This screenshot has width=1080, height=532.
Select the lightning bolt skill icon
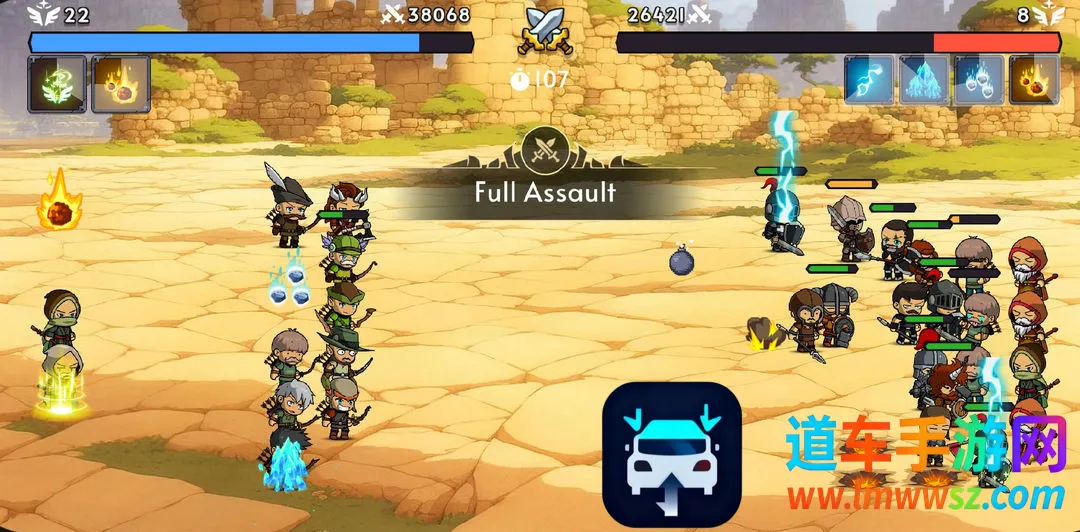tap(869, 80)
